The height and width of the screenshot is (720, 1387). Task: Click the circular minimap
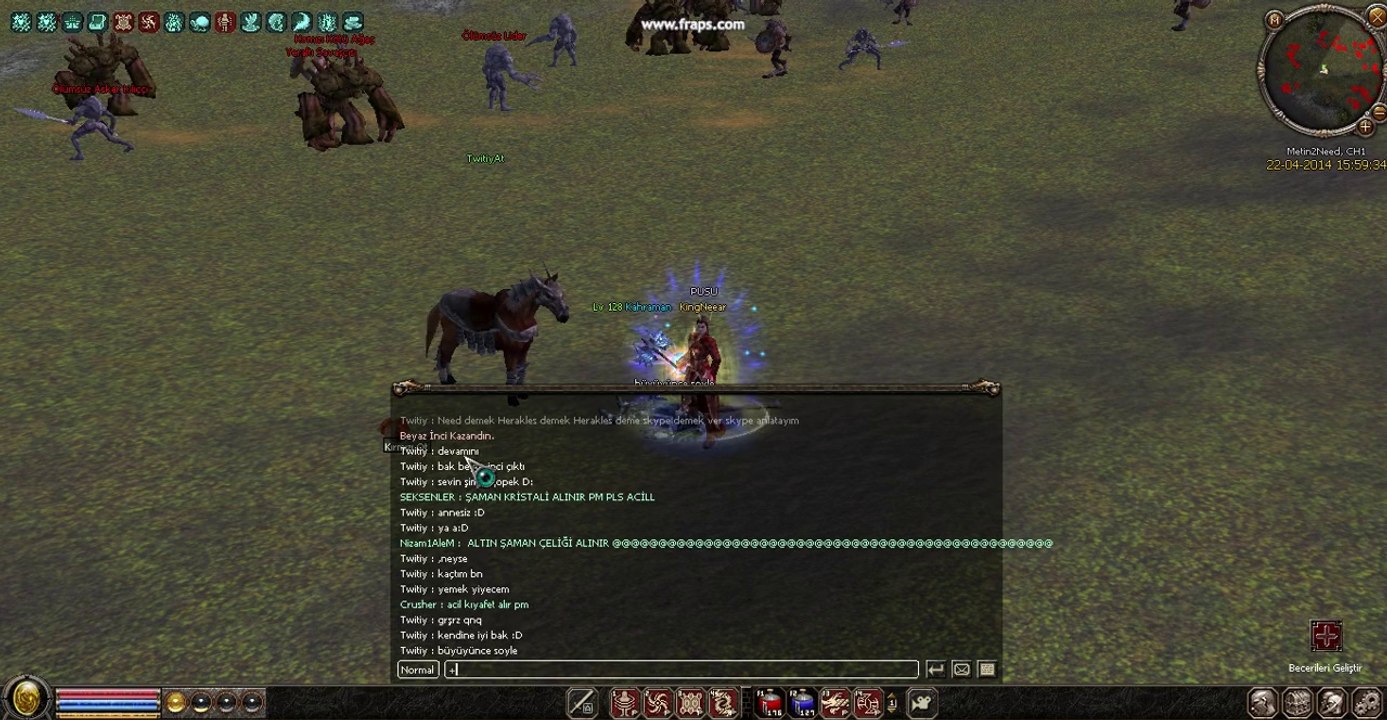pos(1322,71)
